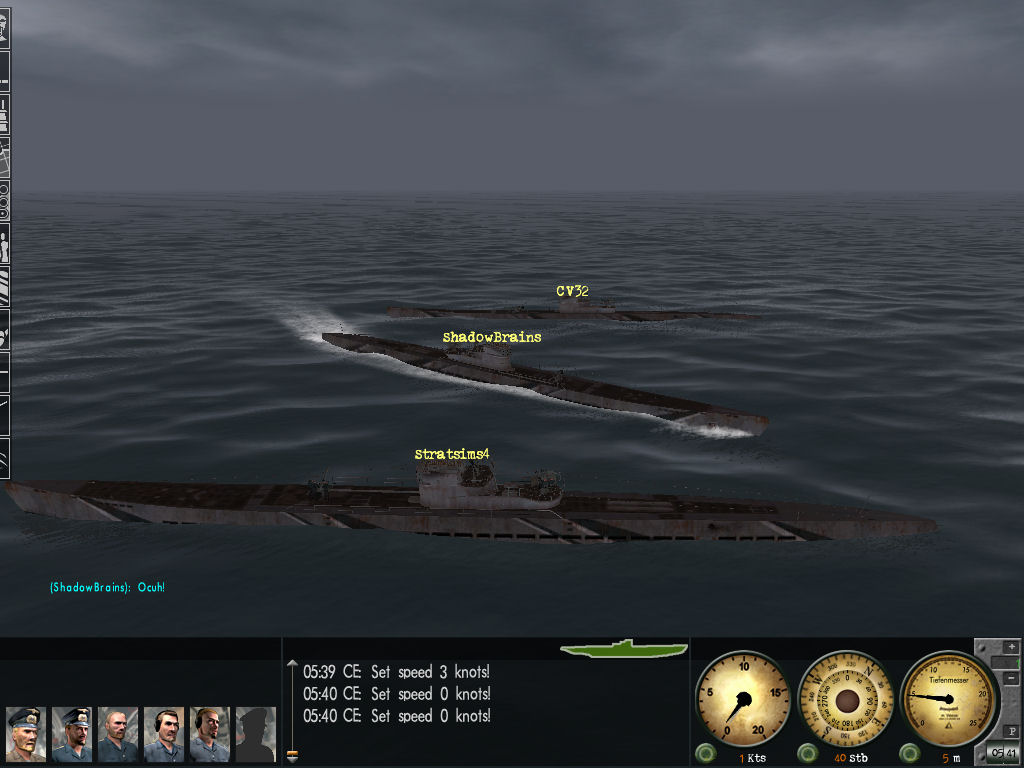Set depth on the Tiefenmesser gauge
The image size is (1024, 768).
click(949, 698)
